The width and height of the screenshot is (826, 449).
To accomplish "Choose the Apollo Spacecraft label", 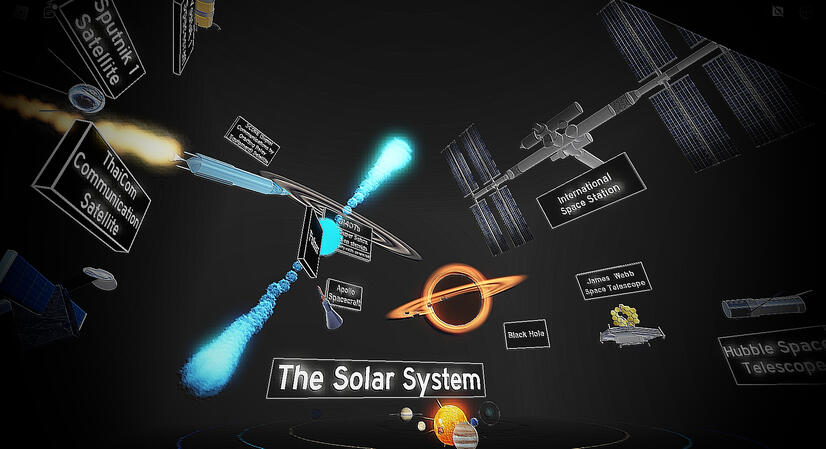I will click(342, 293).
